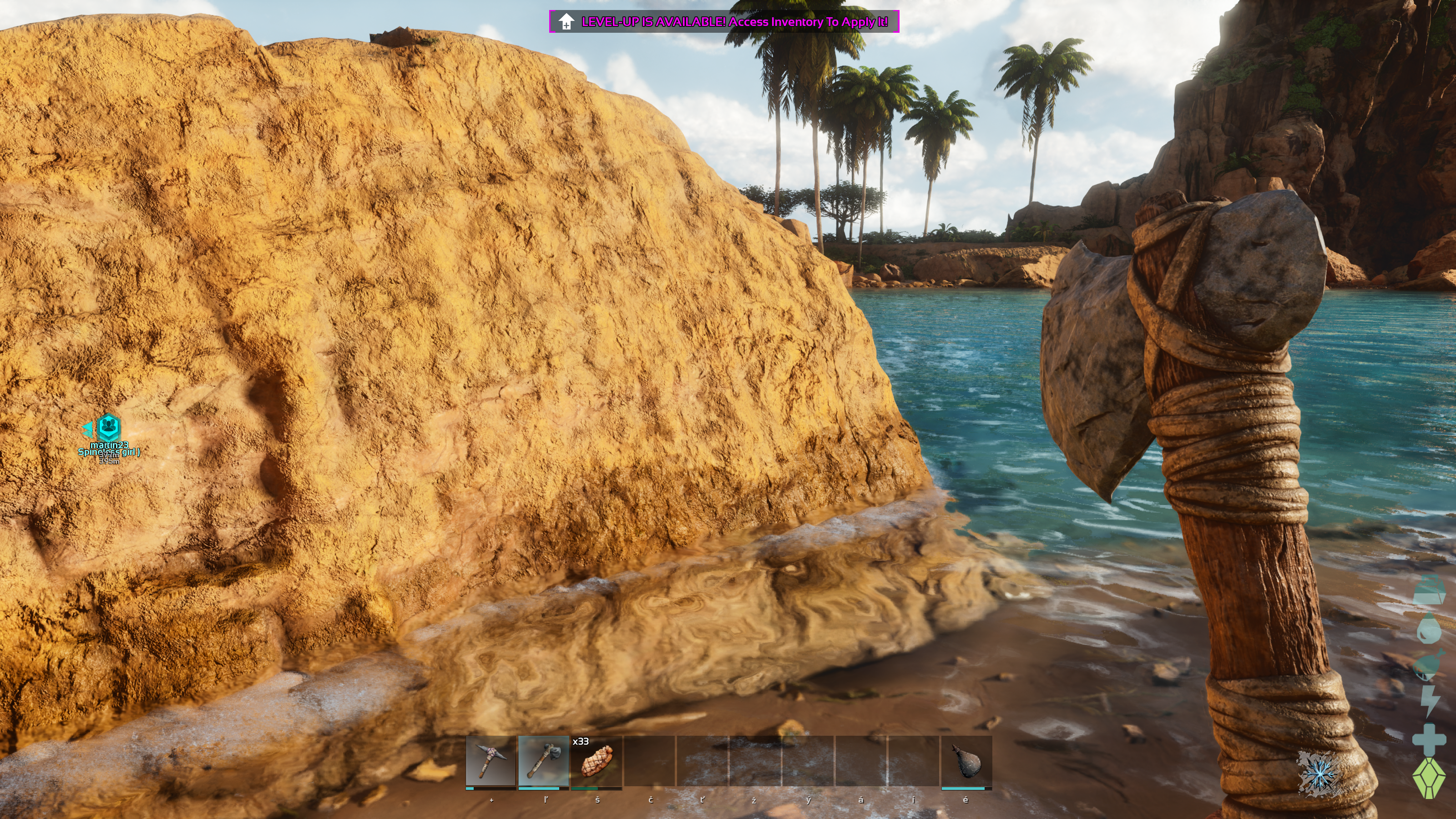The width and height of the screenshot is (1456, 819).
Task: Choose the cooked meat x33 slot
Action: [x=597, y=761]
